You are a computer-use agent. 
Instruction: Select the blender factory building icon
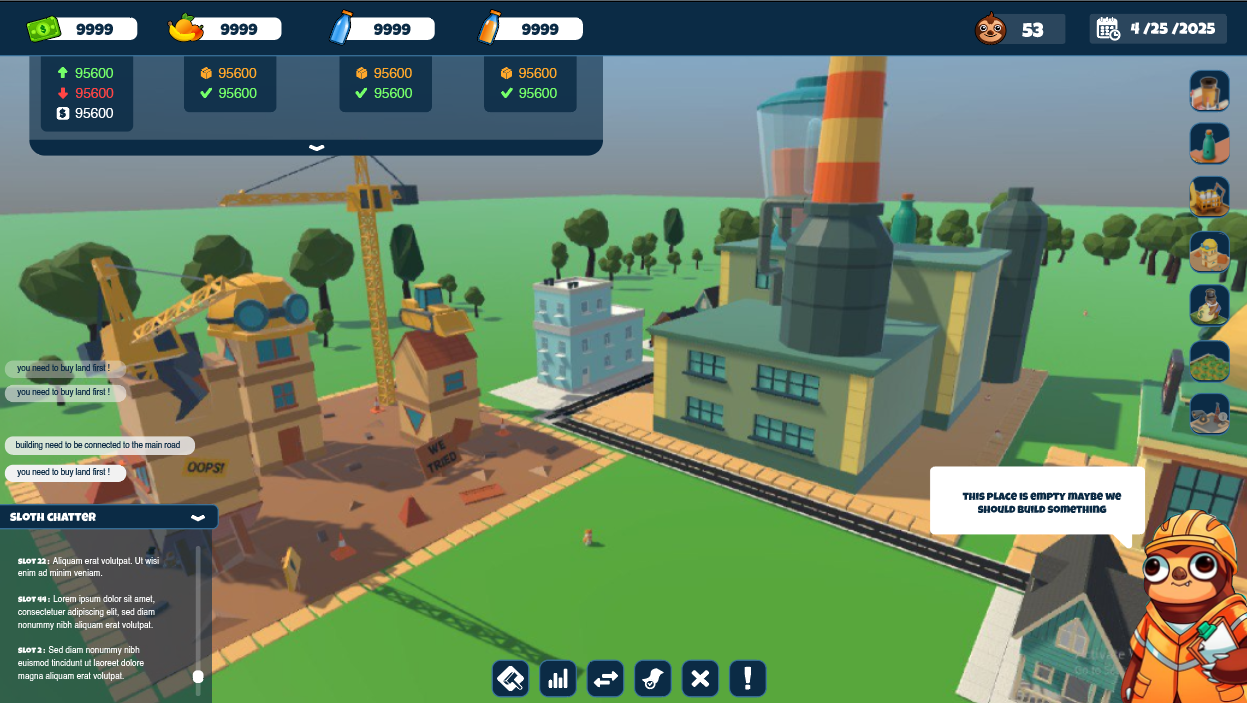tap(1209, 90)
